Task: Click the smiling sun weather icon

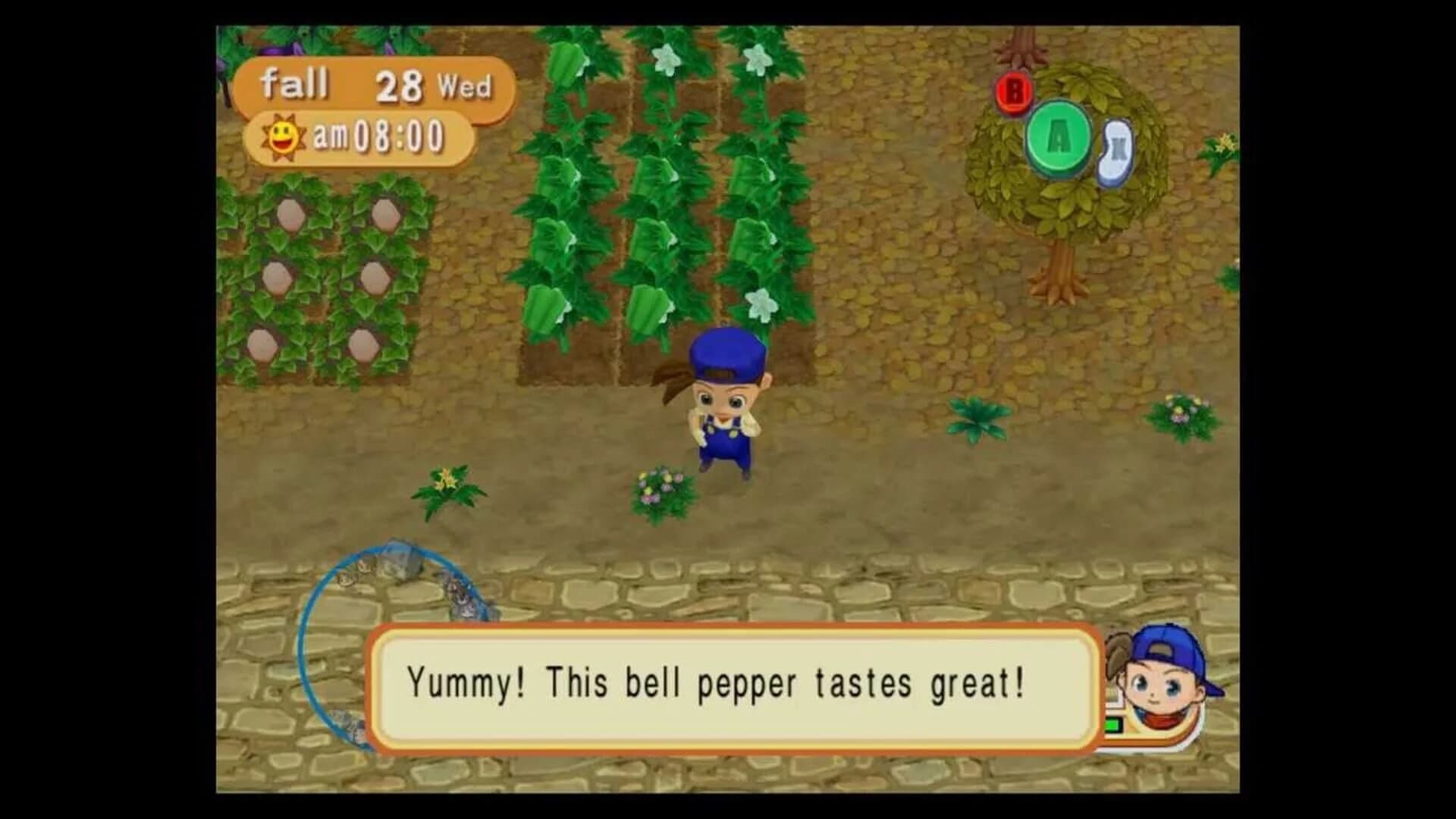Action: pyautogui.click(x=283, y=136)
